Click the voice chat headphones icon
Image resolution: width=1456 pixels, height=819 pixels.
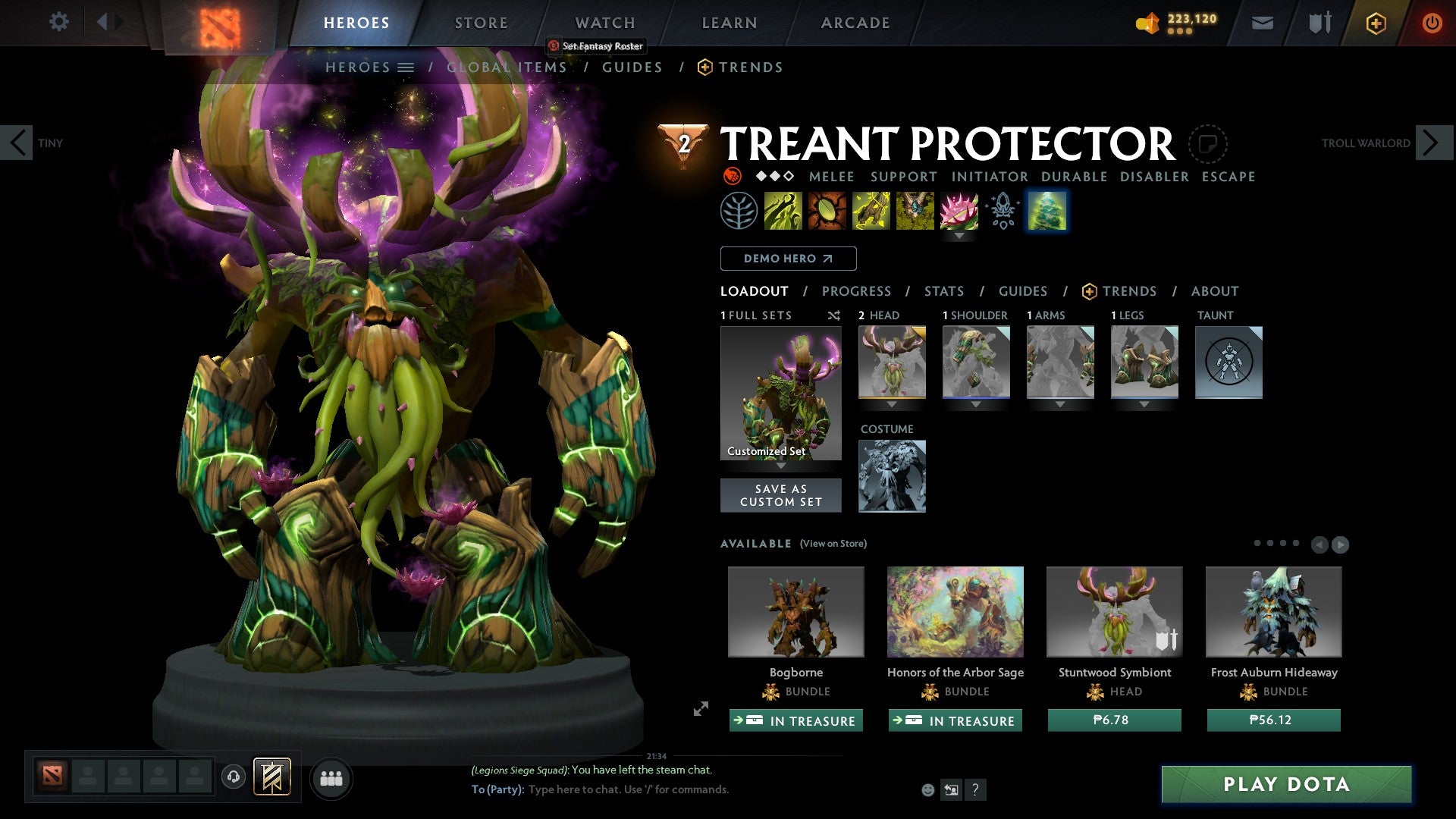233,777
